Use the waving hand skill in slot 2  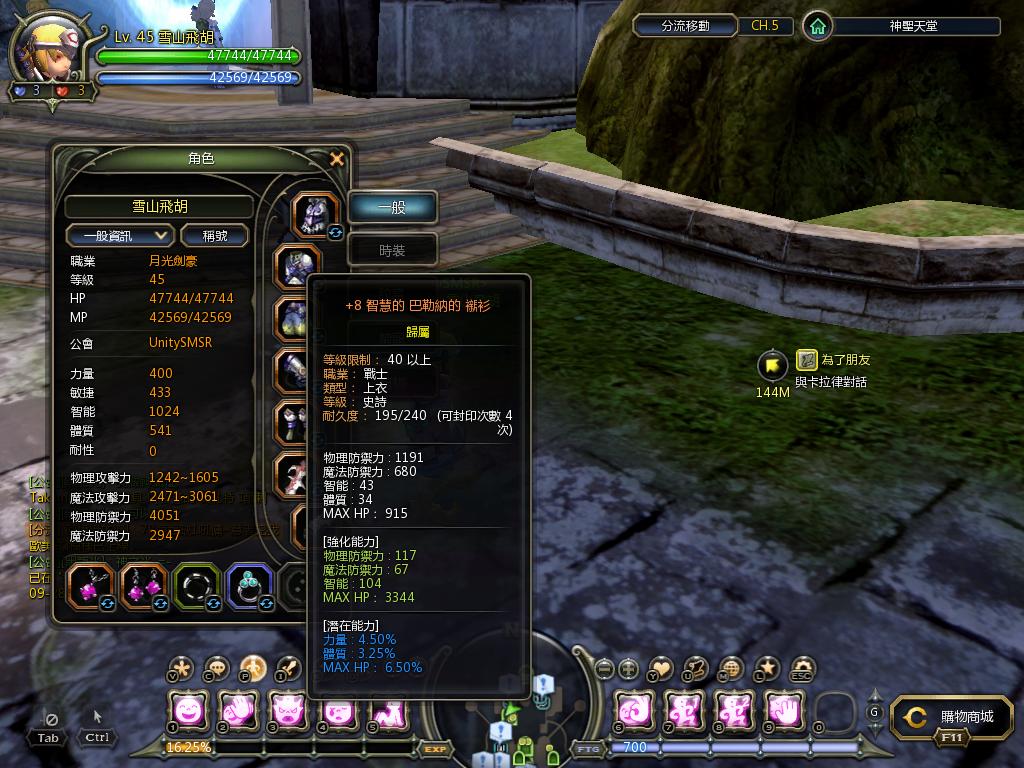[239, 711]
